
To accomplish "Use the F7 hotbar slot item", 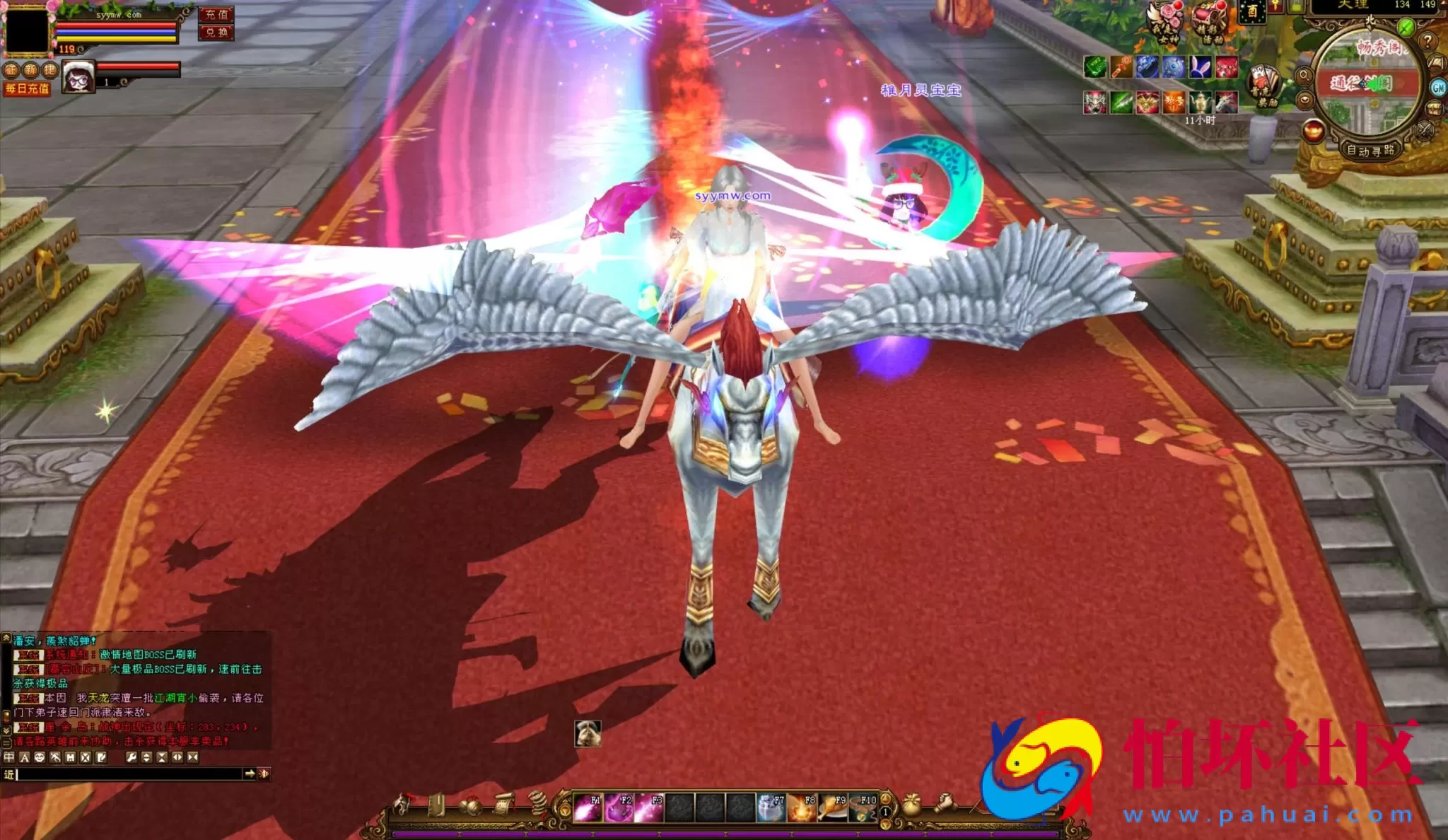I will (771, 808).
